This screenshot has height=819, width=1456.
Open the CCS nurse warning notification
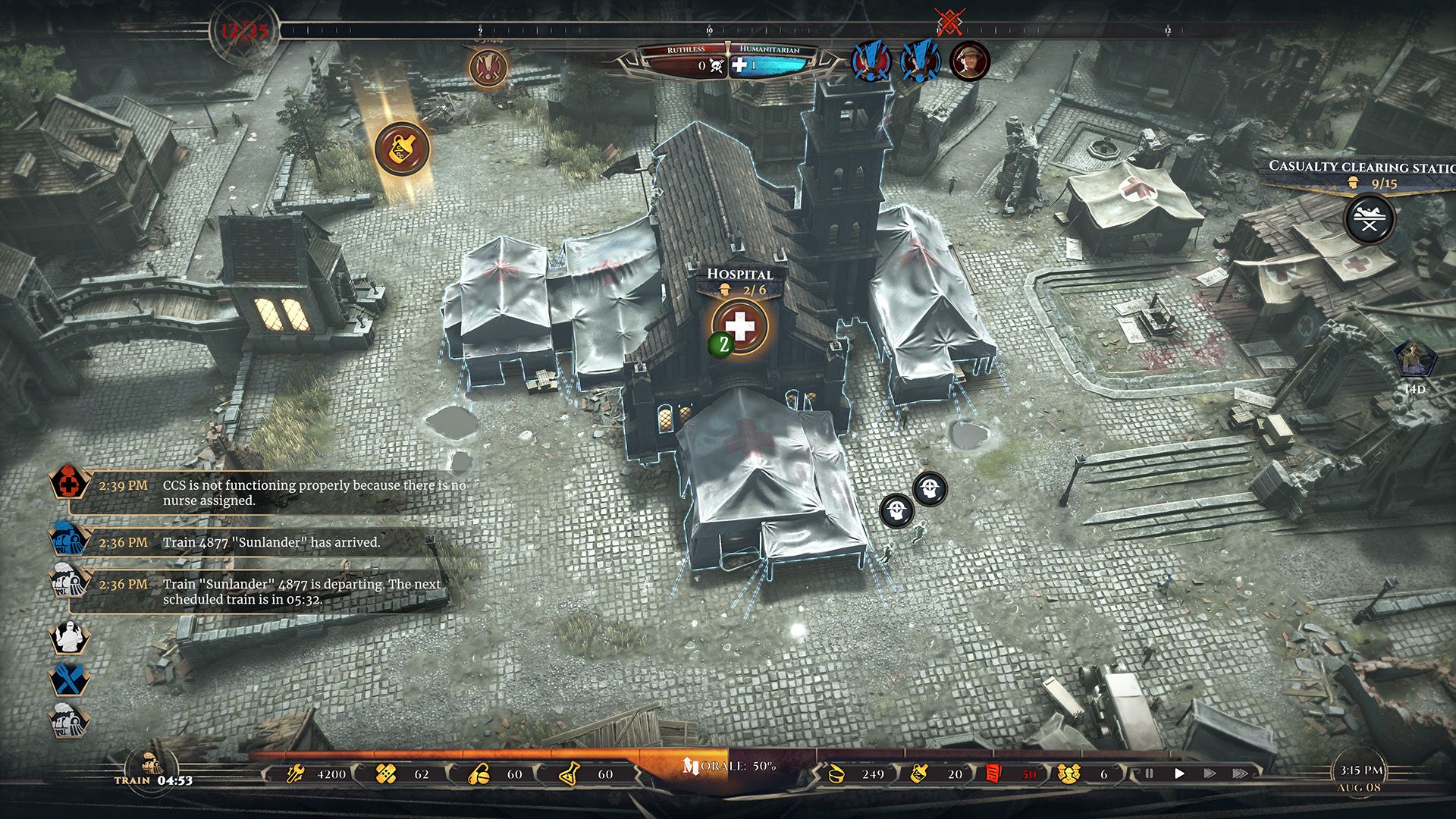pyautogui.click(x=69, y=483)
